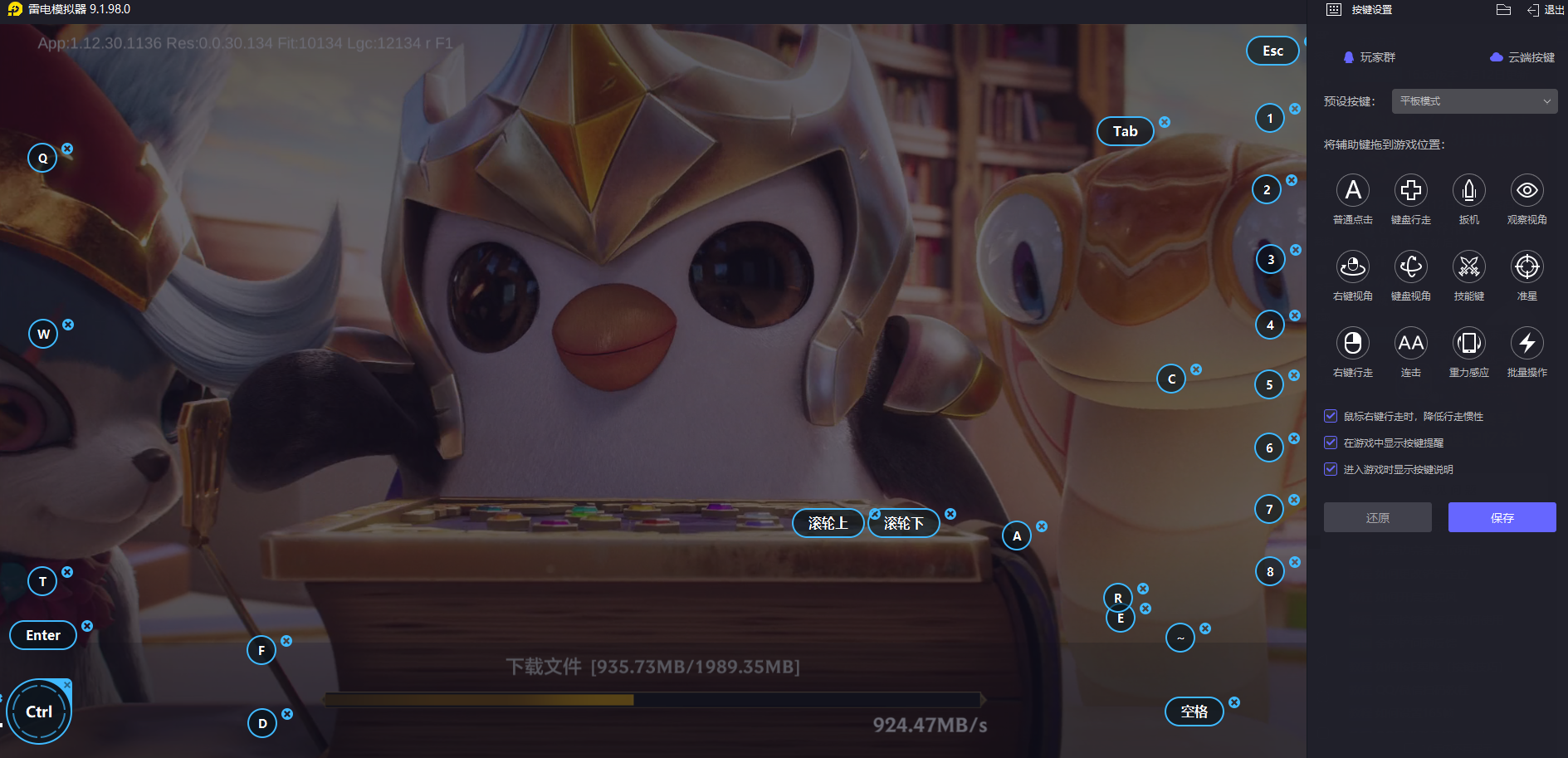This screenshot has height=758, width=1568.
Task: Select the 普通点击 tap key tool
Action: (1353, 191)
